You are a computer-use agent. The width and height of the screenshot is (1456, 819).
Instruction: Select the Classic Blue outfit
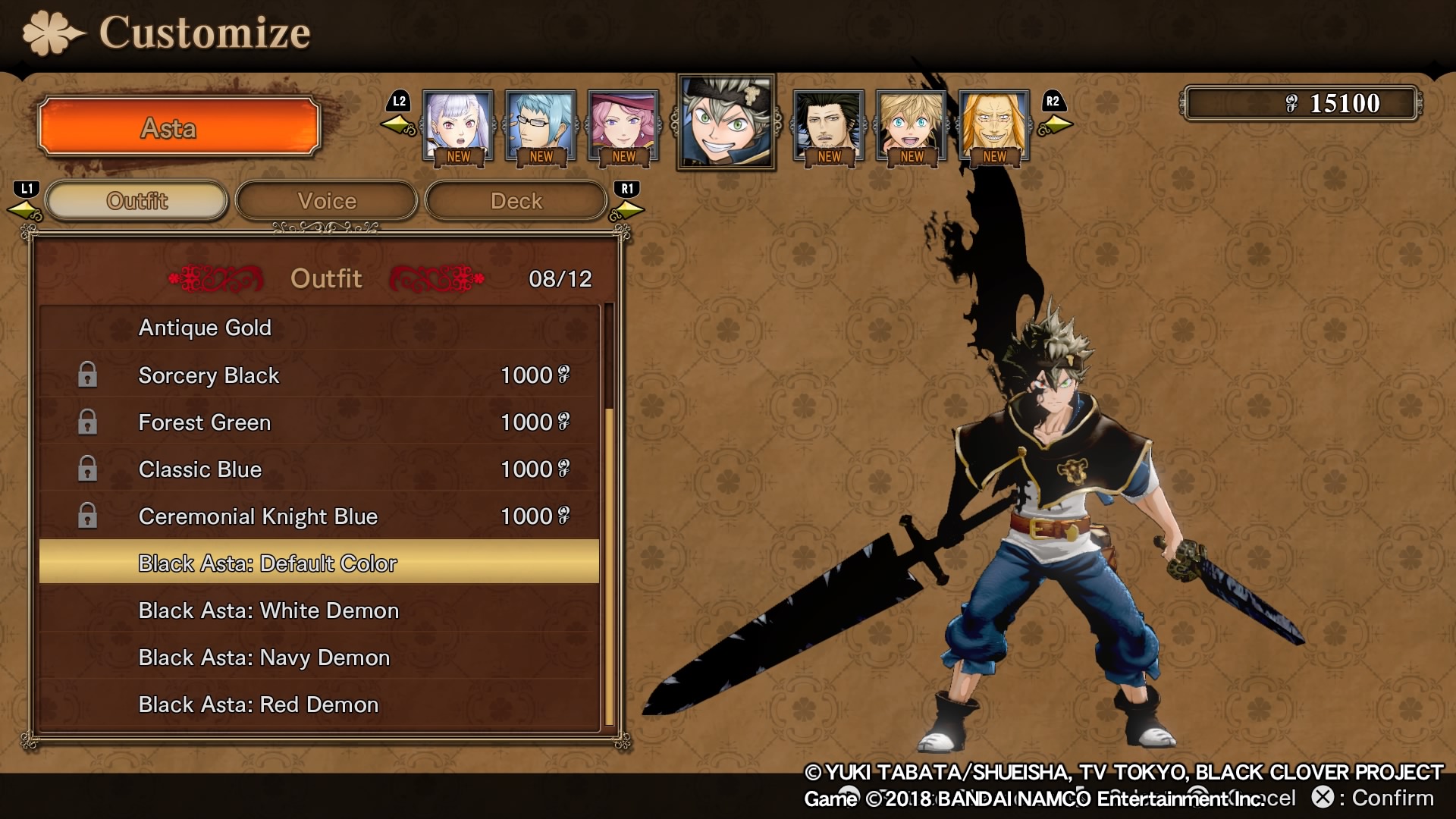tap(318, 469)
